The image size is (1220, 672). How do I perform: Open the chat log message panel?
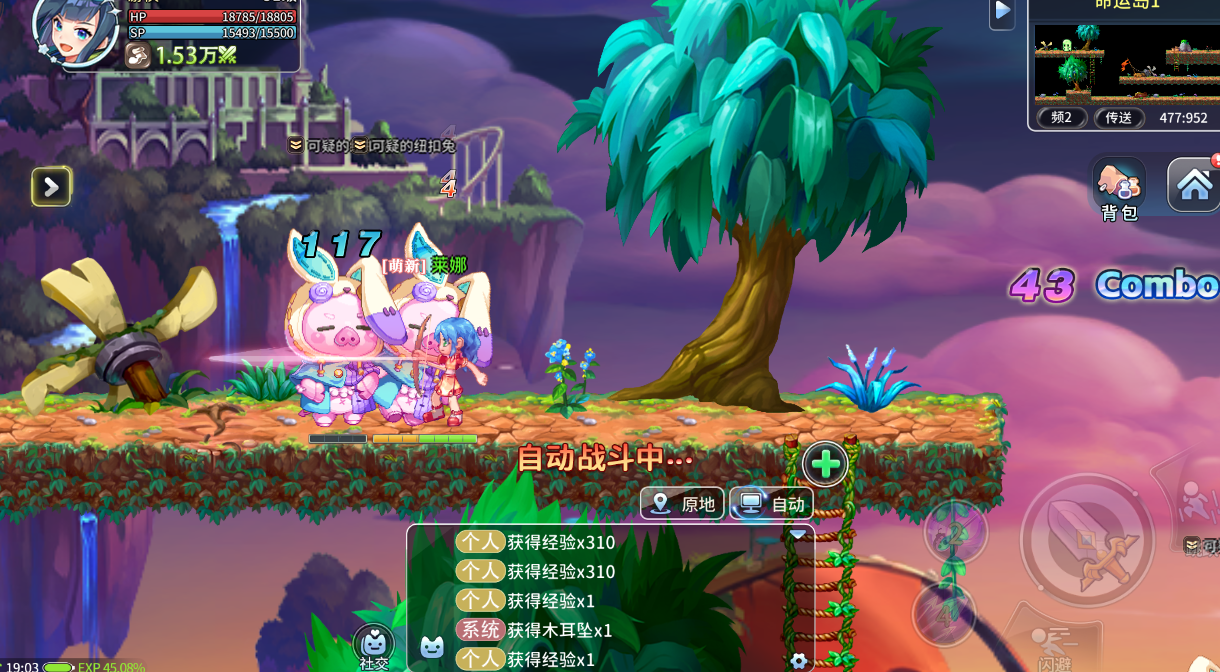(610, 600)
